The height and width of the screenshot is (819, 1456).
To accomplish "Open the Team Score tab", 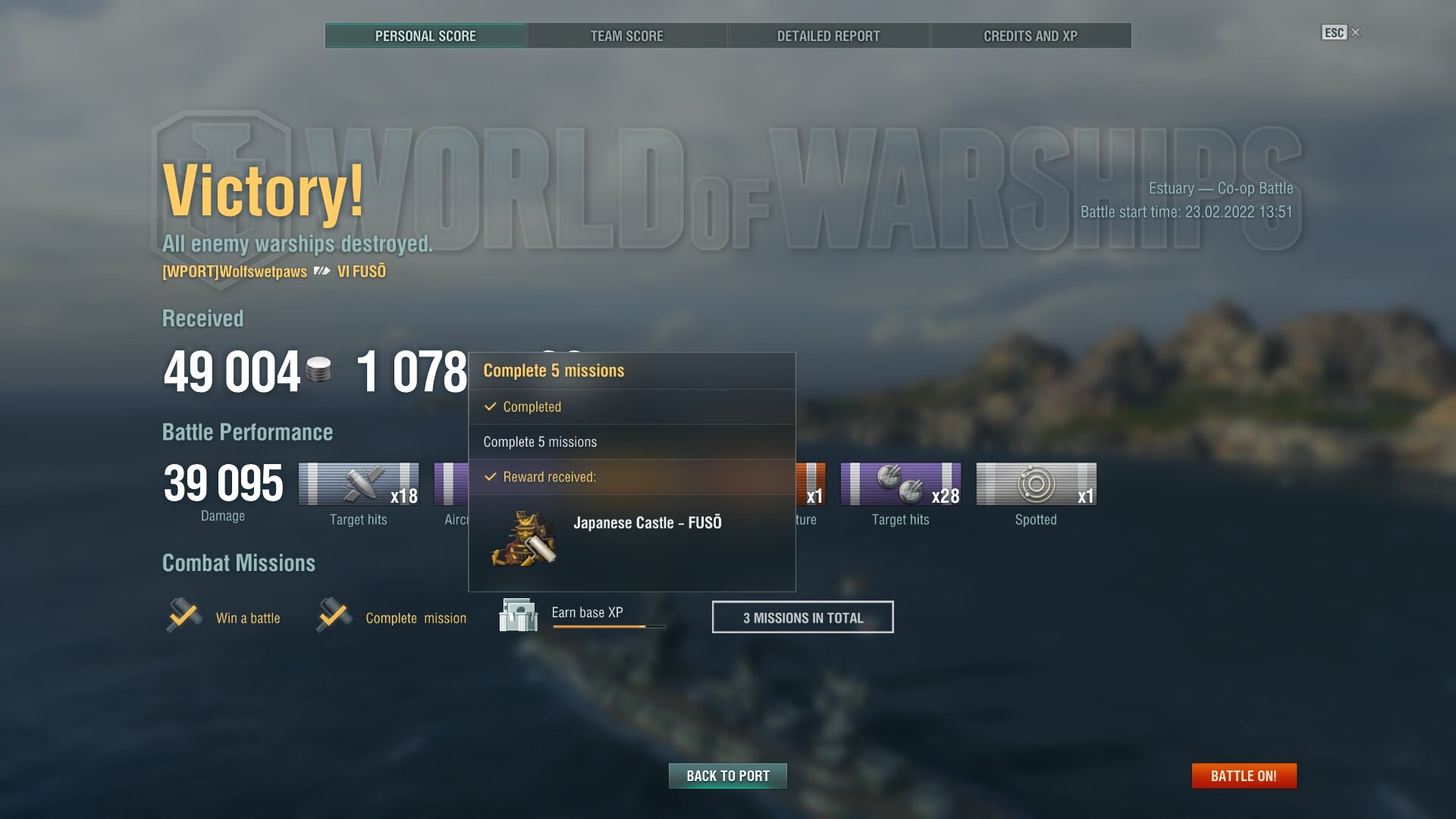I will (x=626, y=36).
